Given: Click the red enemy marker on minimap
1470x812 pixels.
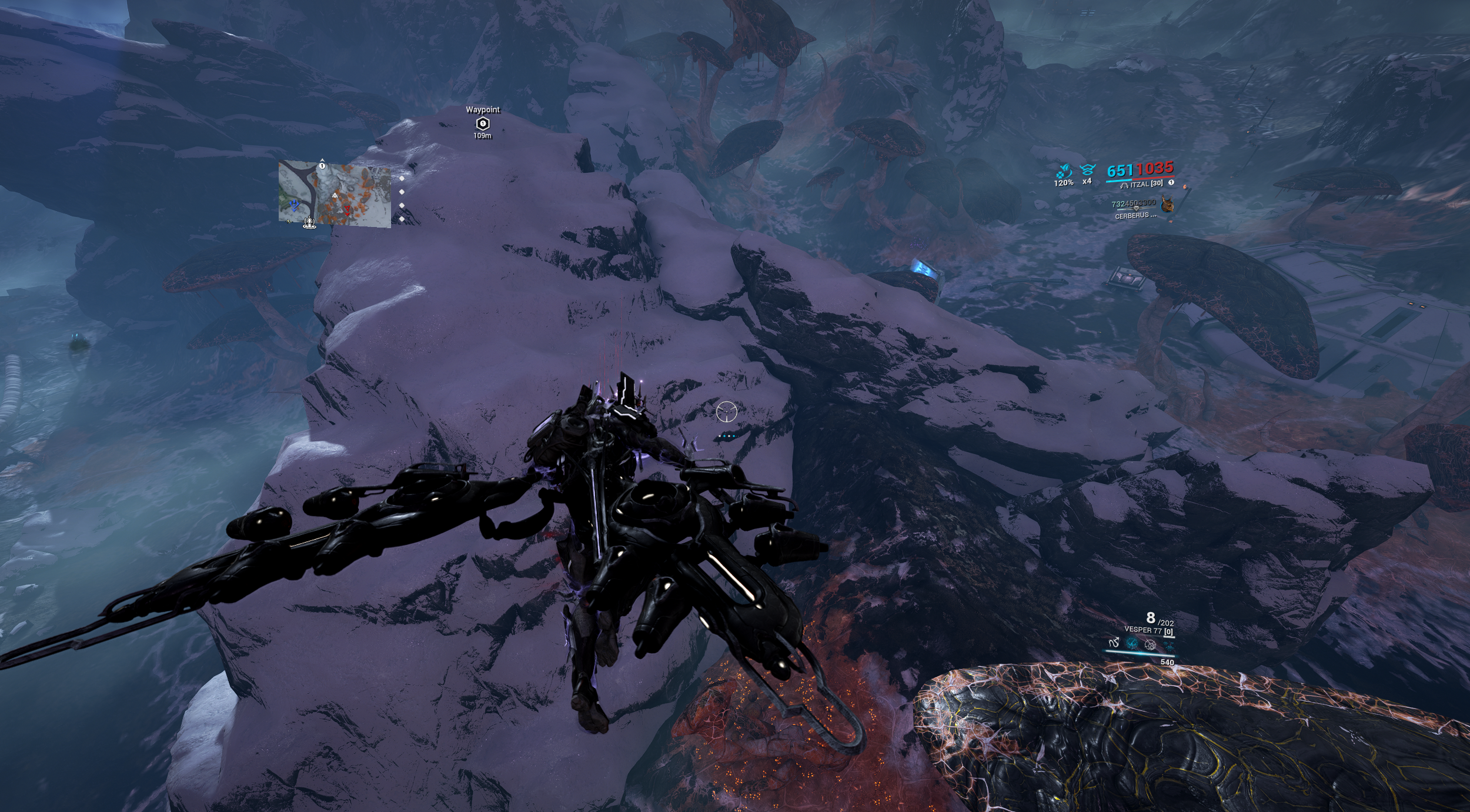Looking at the screenshot, I should [x=348, y=209].
